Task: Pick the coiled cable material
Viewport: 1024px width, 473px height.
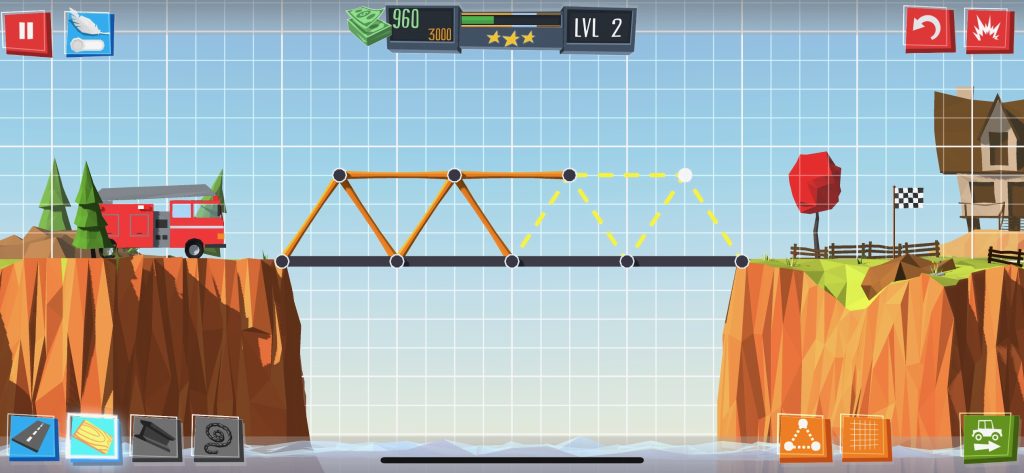Action: pyautogui.click(x=217, y=437)
